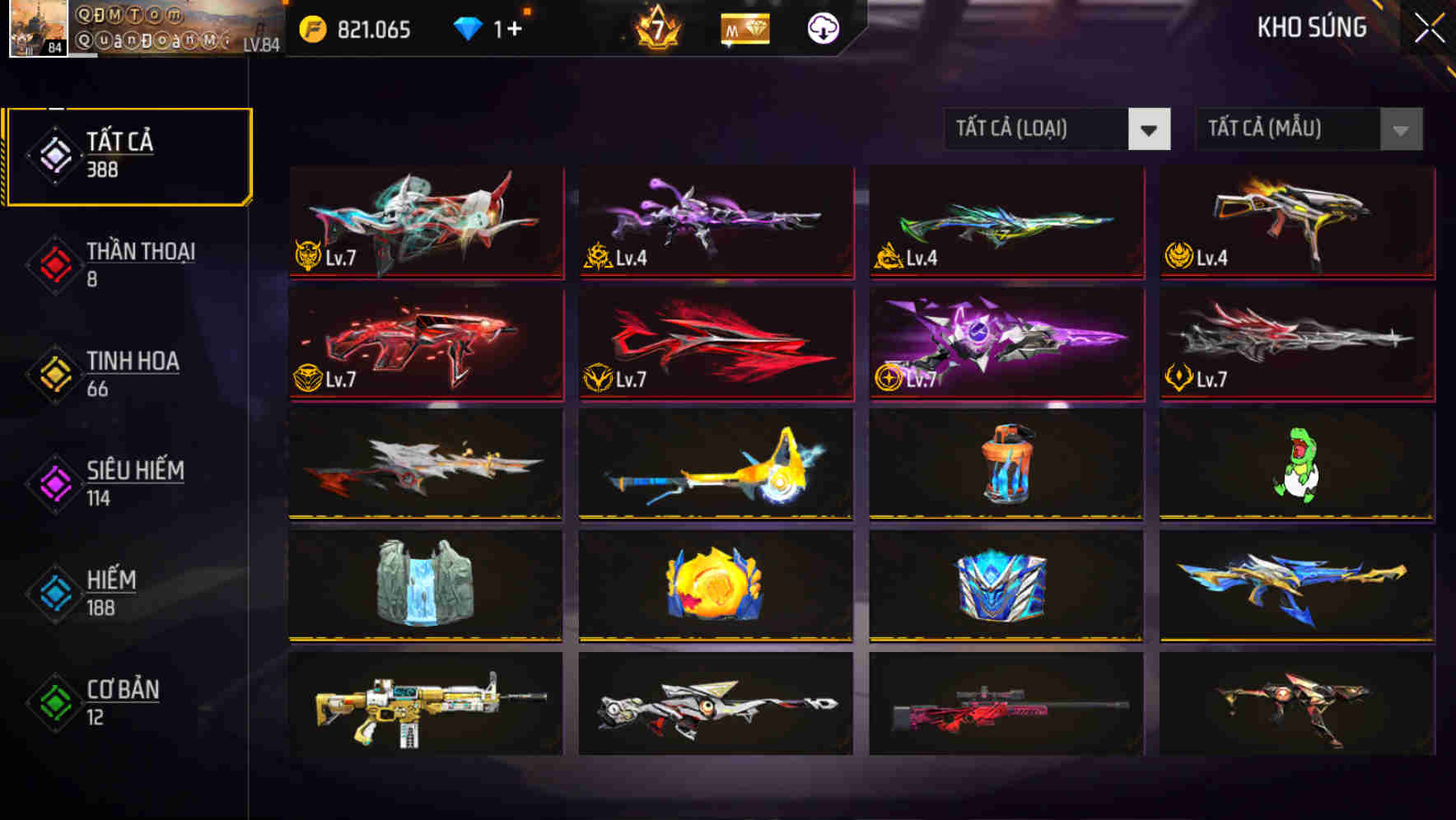Click the blue diamond currency icon
Screen dimensions: 1456x820
coord(468,29)
